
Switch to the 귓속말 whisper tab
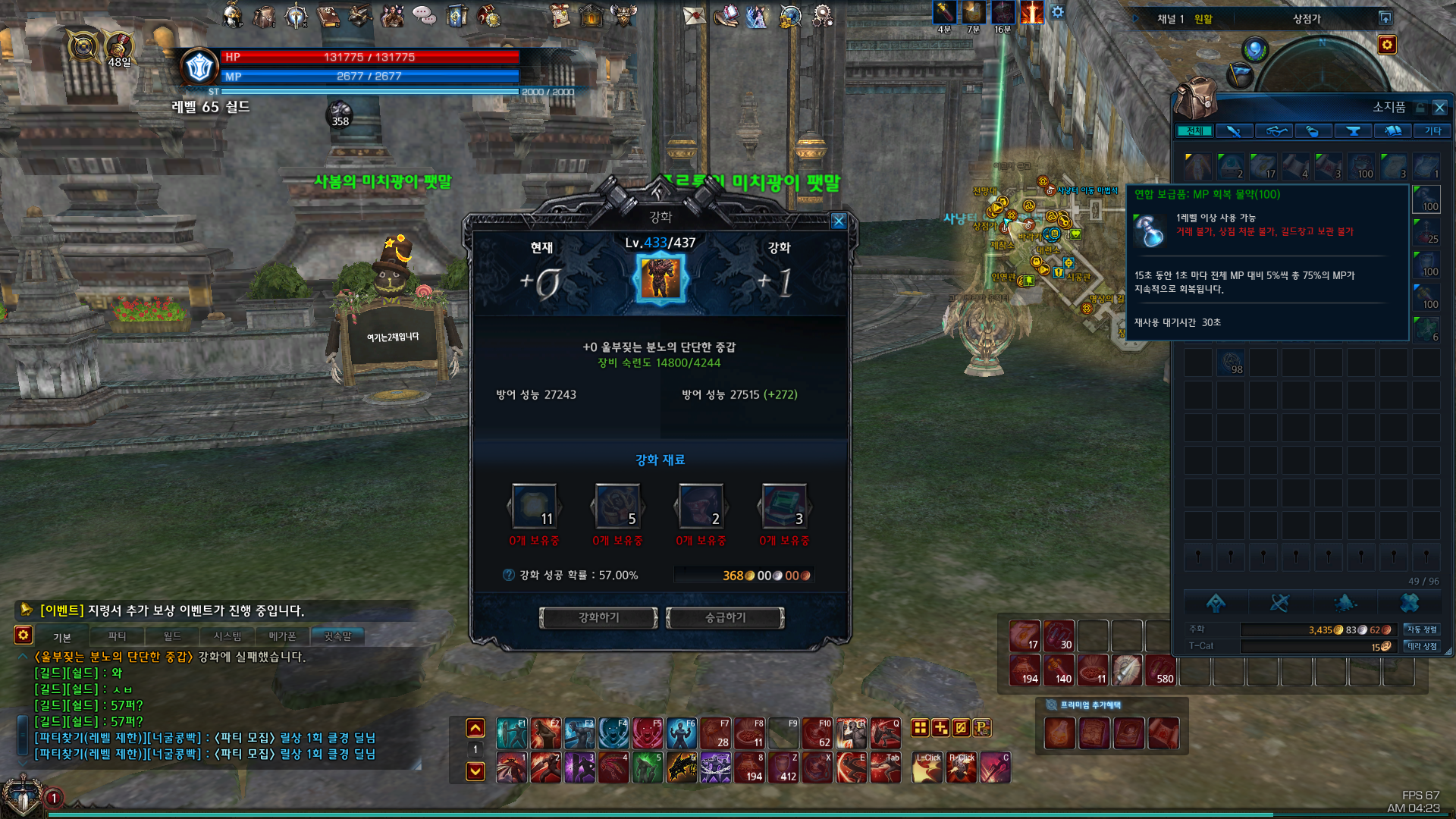click(x=337, y=636)
